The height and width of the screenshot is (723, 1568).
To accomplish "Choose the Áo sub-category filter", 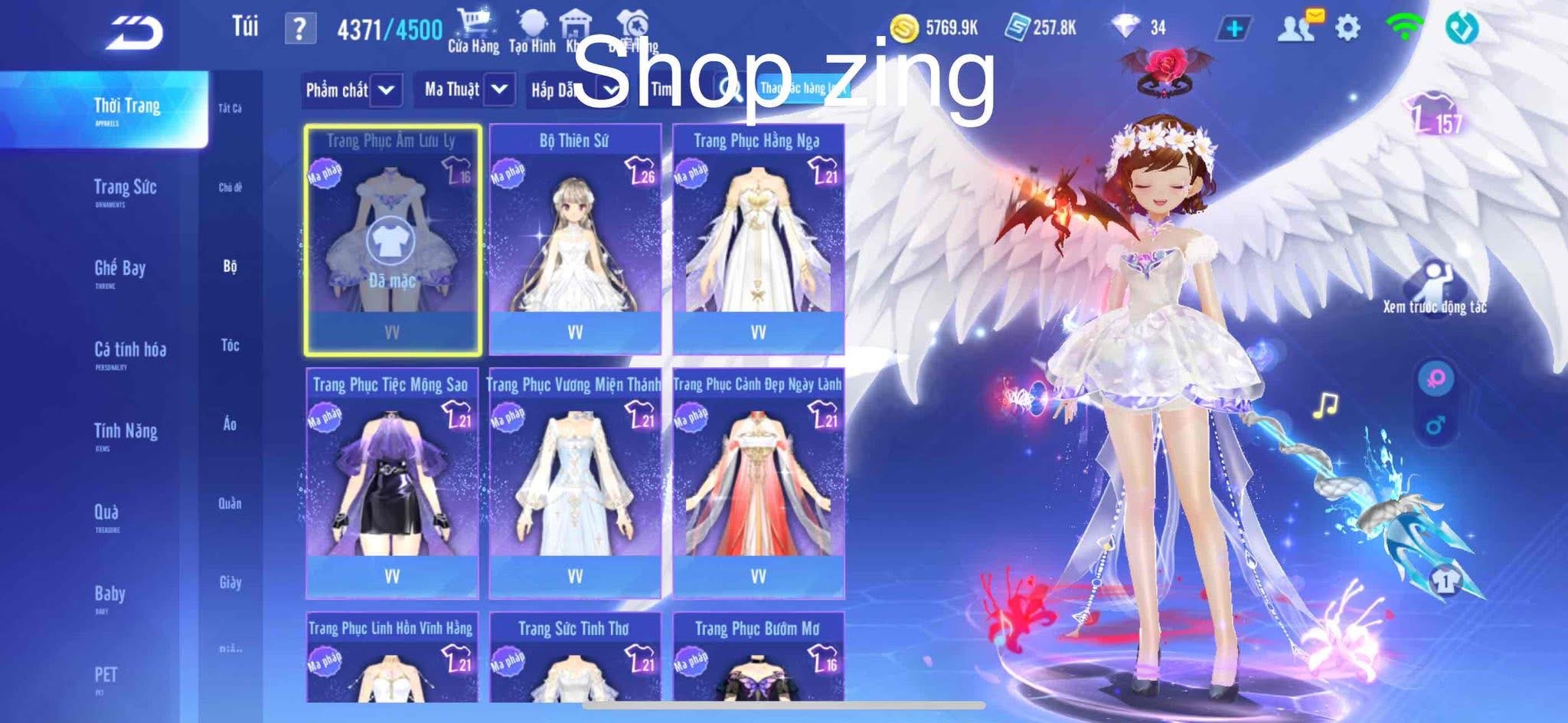I will [x=230, y=424].
